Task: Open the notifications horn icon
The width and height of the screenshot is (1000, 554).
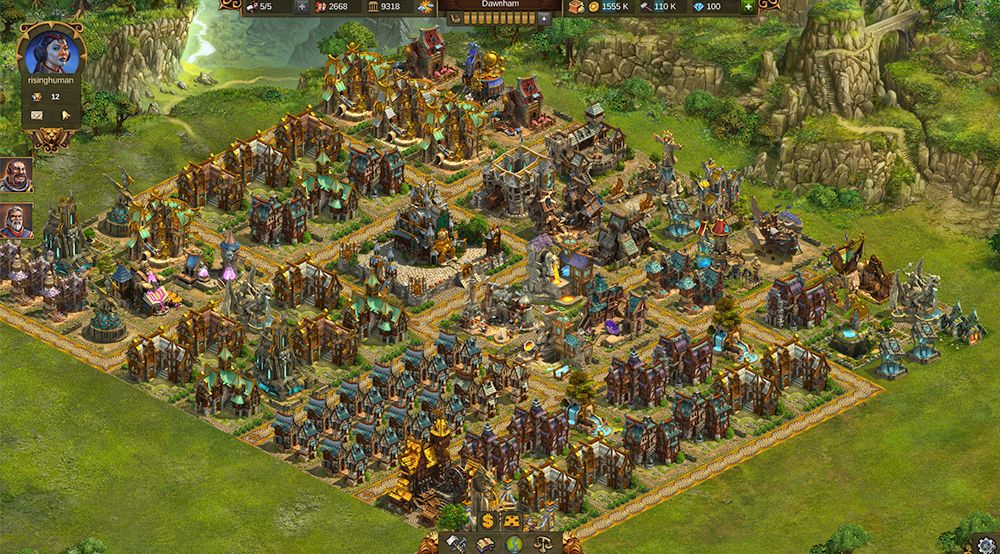Action: click(65, 115)
